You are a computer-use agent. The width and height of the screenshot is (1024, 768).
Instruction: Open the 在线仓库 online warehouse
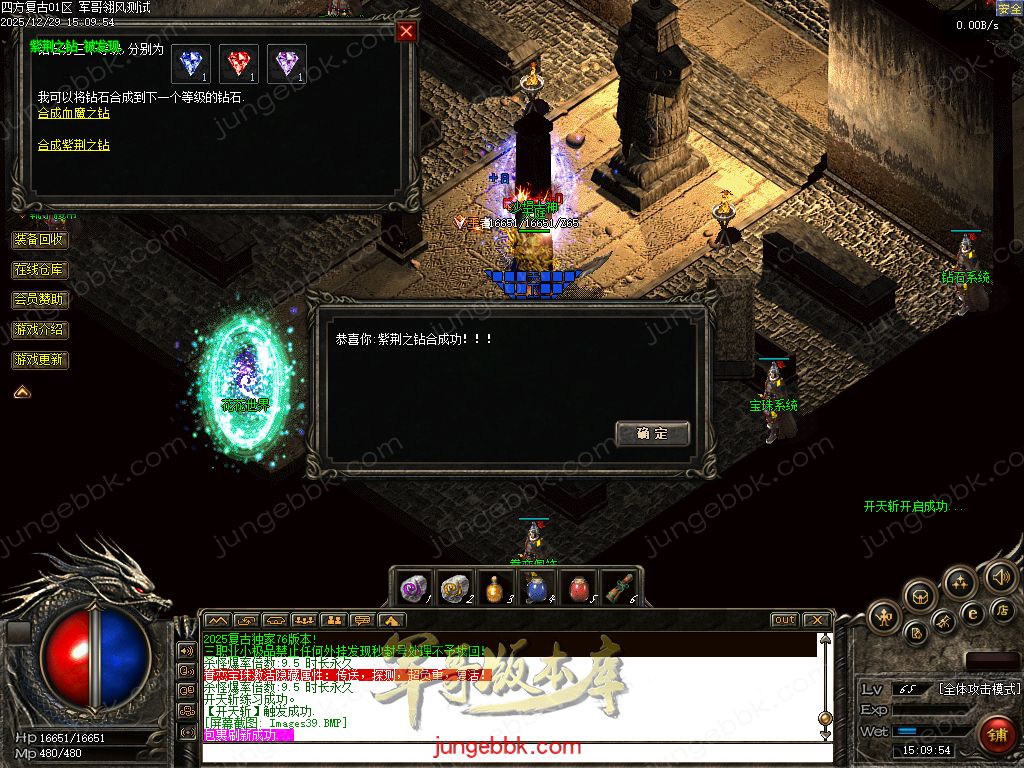click(40, 270)
